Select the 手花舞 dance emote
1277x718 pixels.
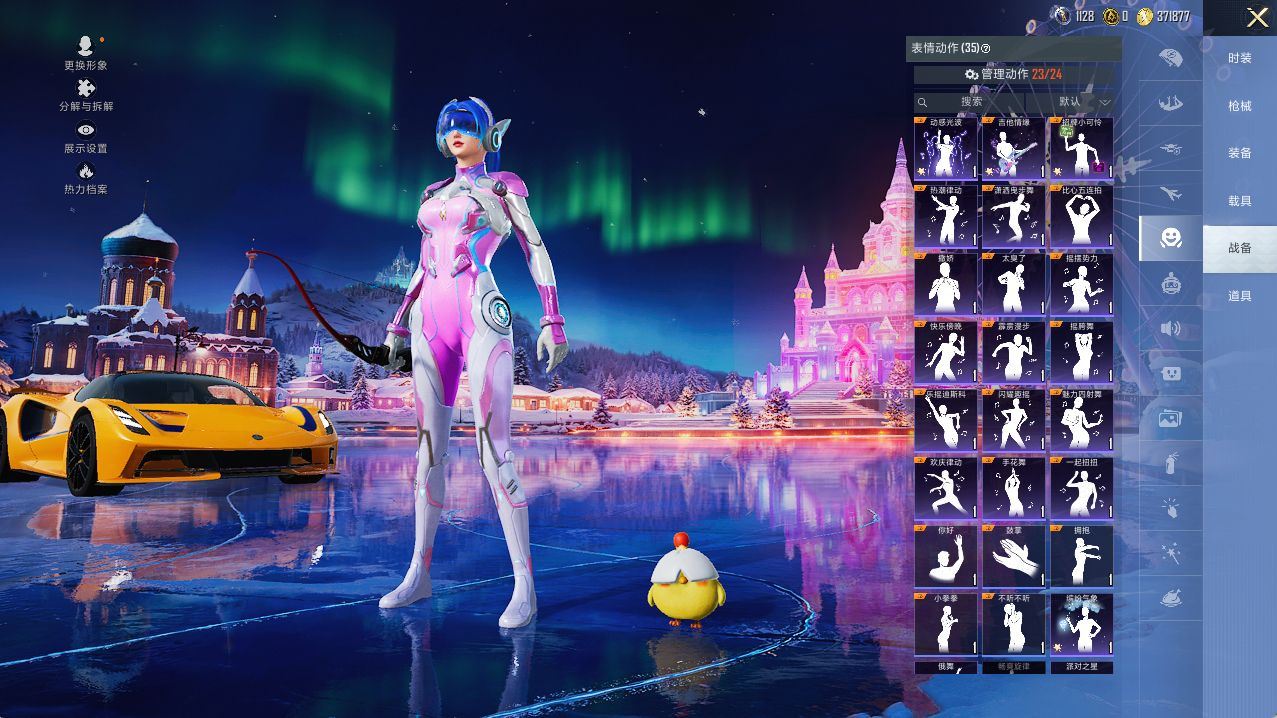tap(1013, 489)
